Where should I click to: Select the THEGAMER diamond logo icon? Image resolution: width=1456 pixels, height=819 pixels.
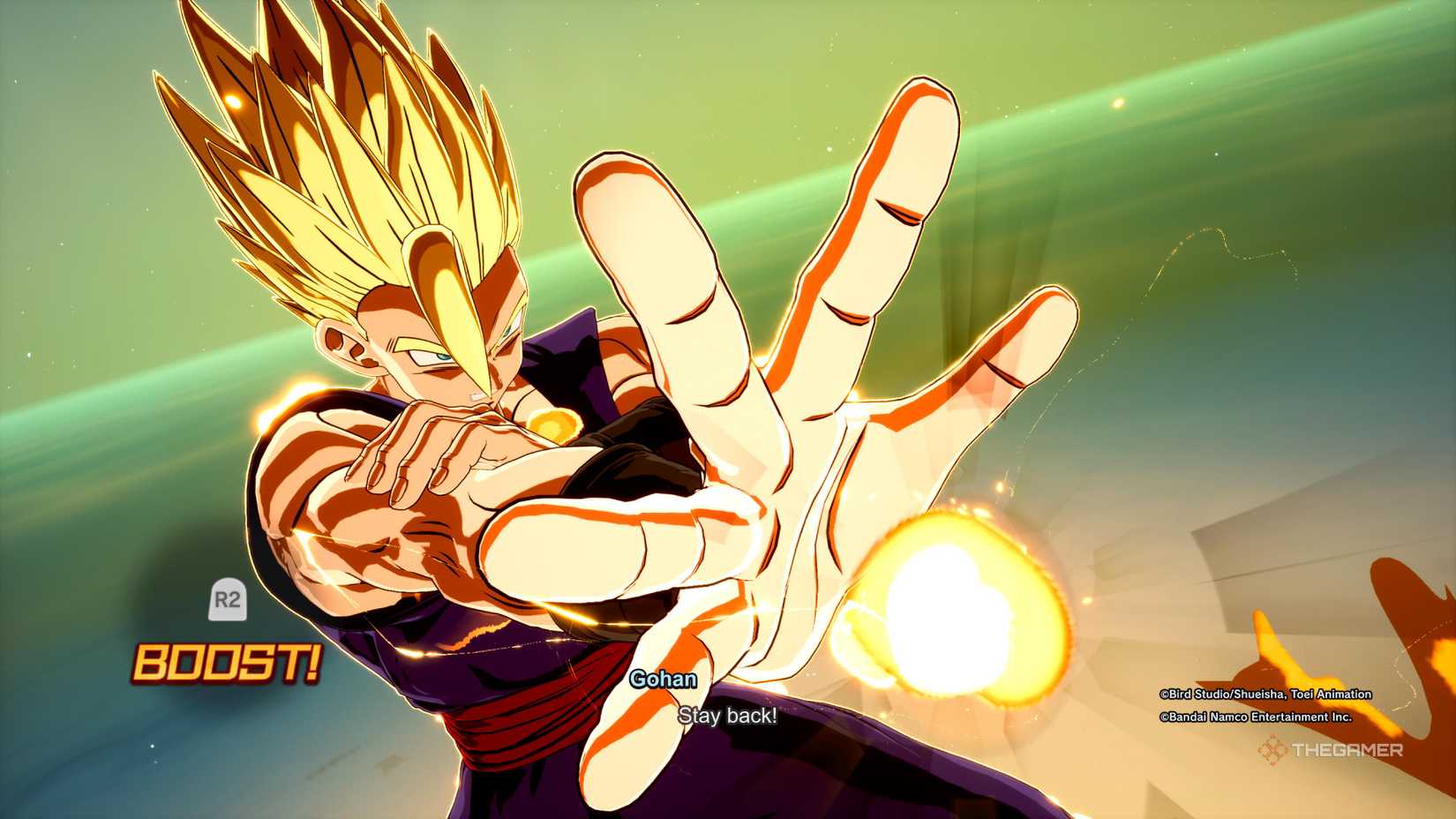[1273, 751]
